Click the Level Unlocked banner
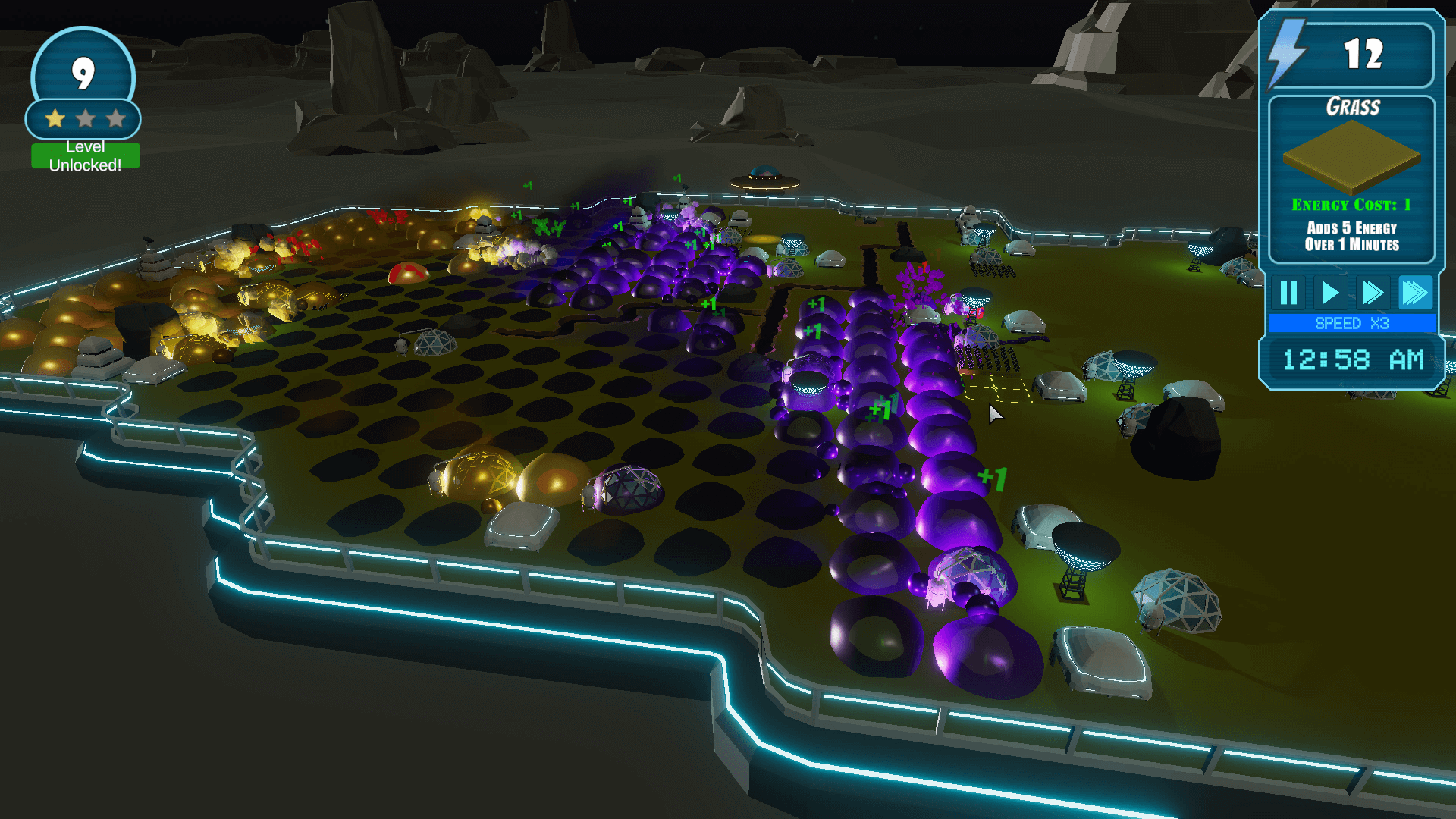 [x=85, y=156]
